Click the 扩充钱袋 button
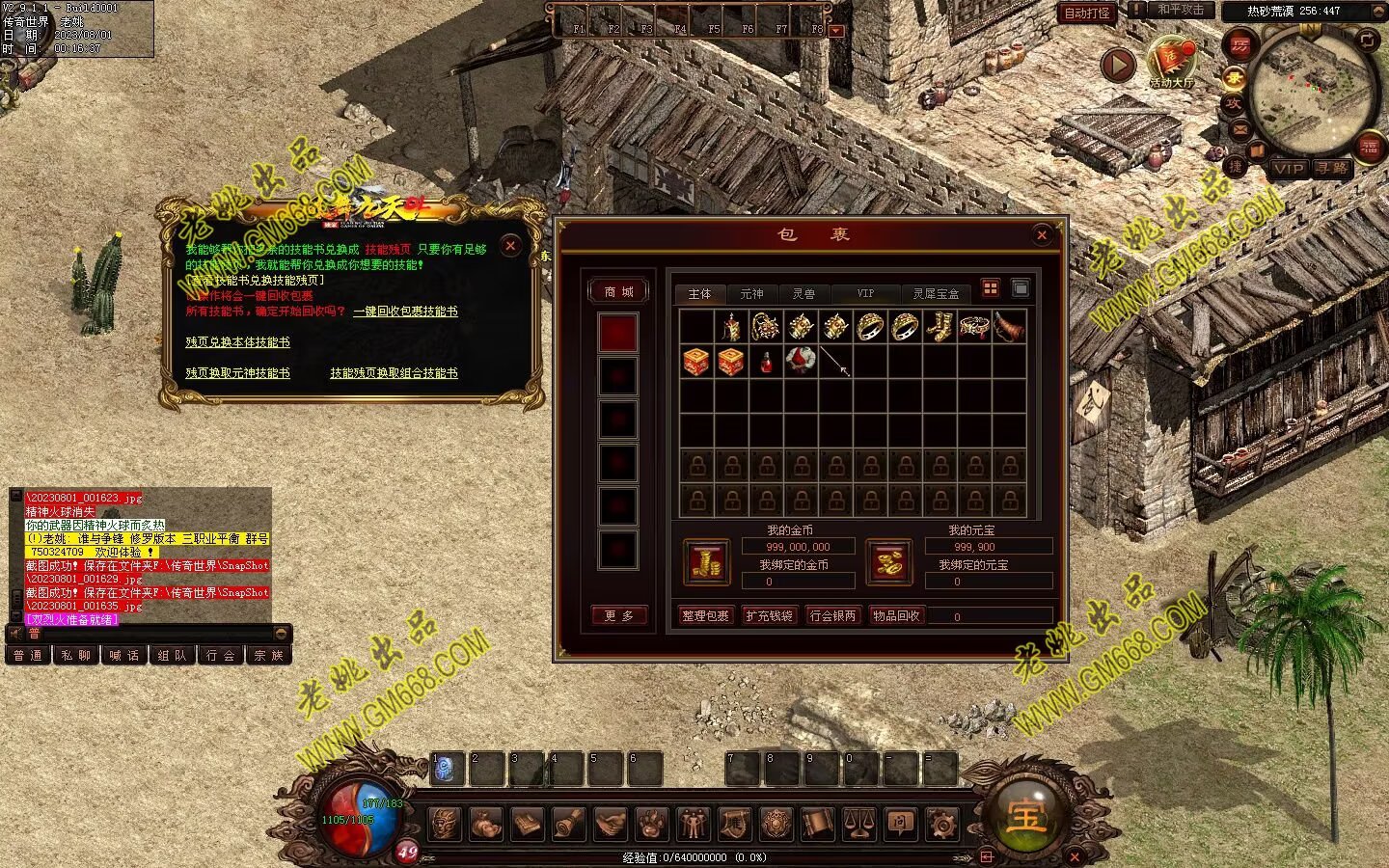The image size is (1389, 868). coord(769,615)
